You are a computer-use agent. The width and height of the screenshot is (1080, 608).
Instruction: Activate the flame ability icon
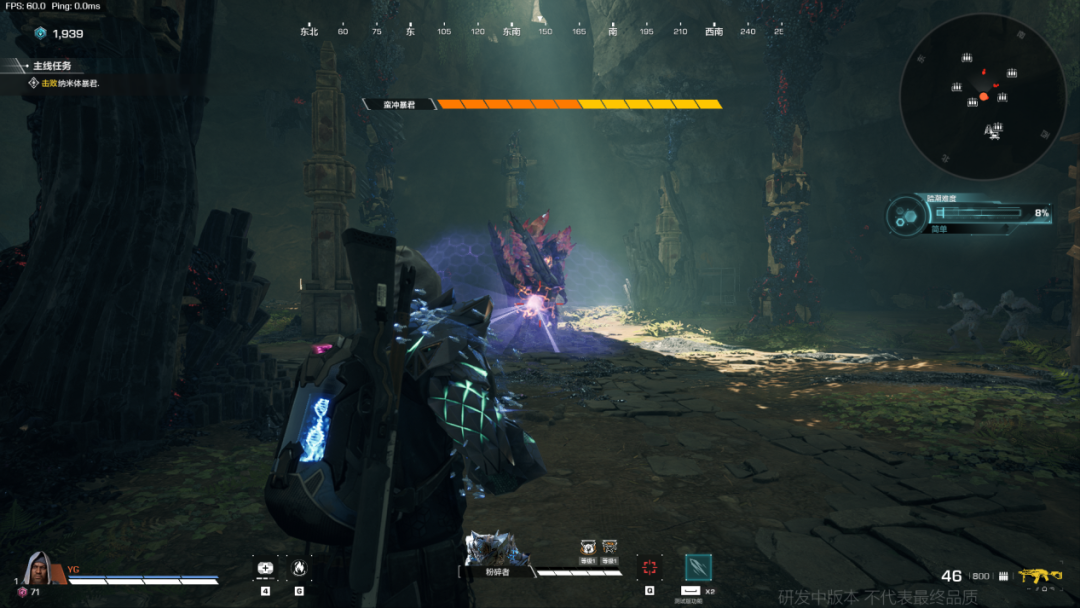[298, 568]
